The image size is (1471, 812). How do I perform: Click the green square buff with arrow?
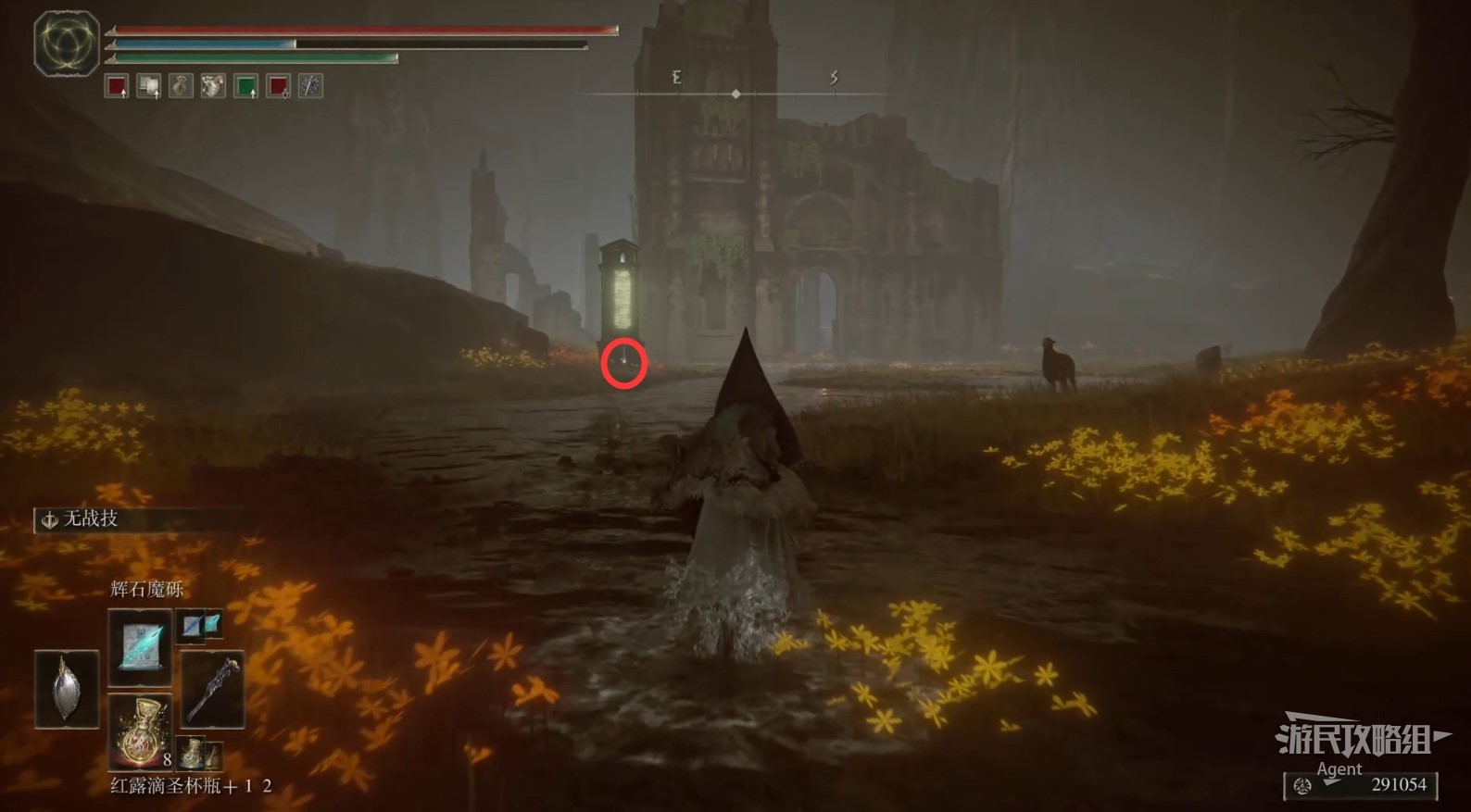tap(245, 86)
